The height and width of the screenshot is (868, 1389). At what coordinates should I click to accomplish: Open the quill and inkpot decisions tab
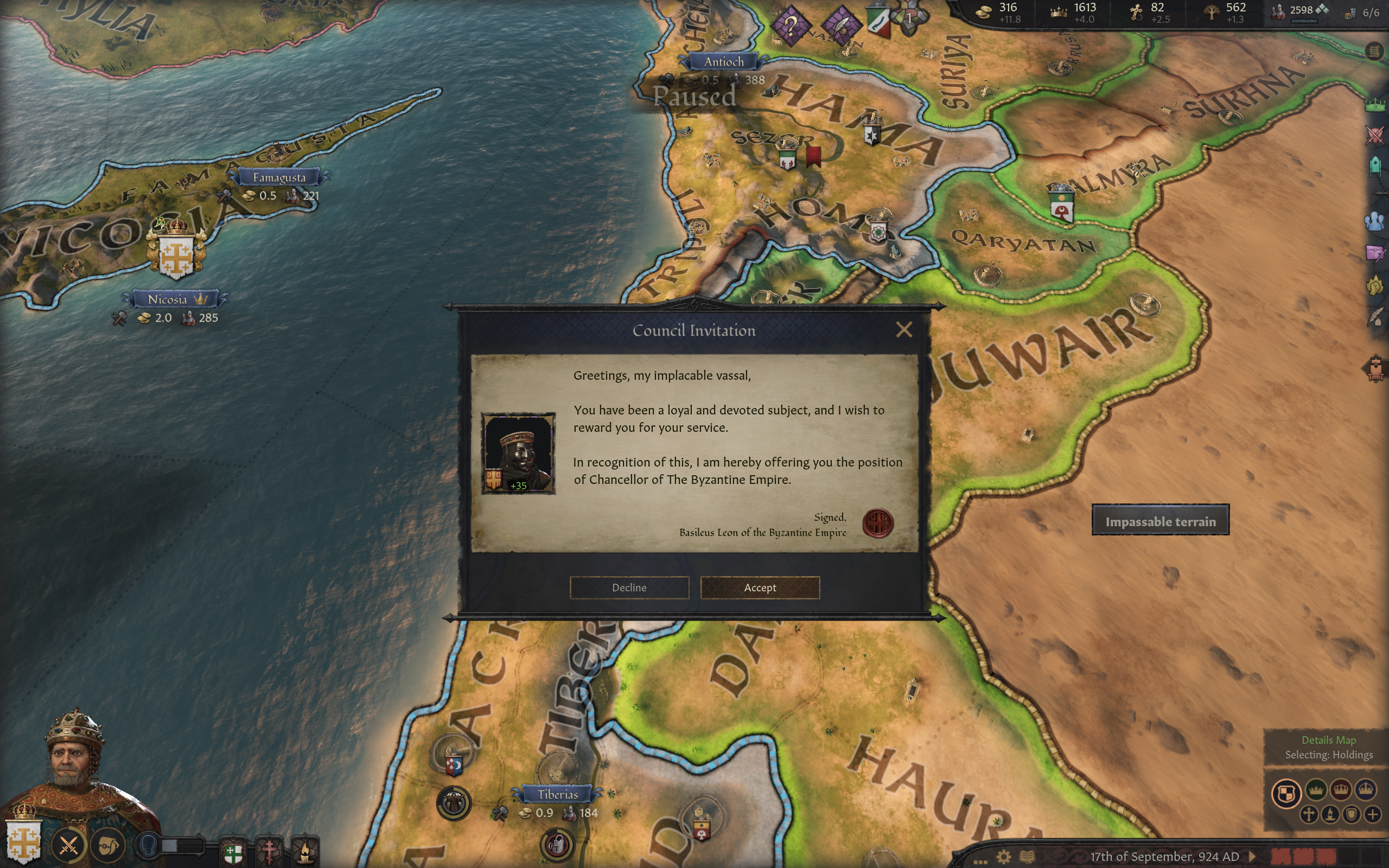click(x=1375, y=317)
